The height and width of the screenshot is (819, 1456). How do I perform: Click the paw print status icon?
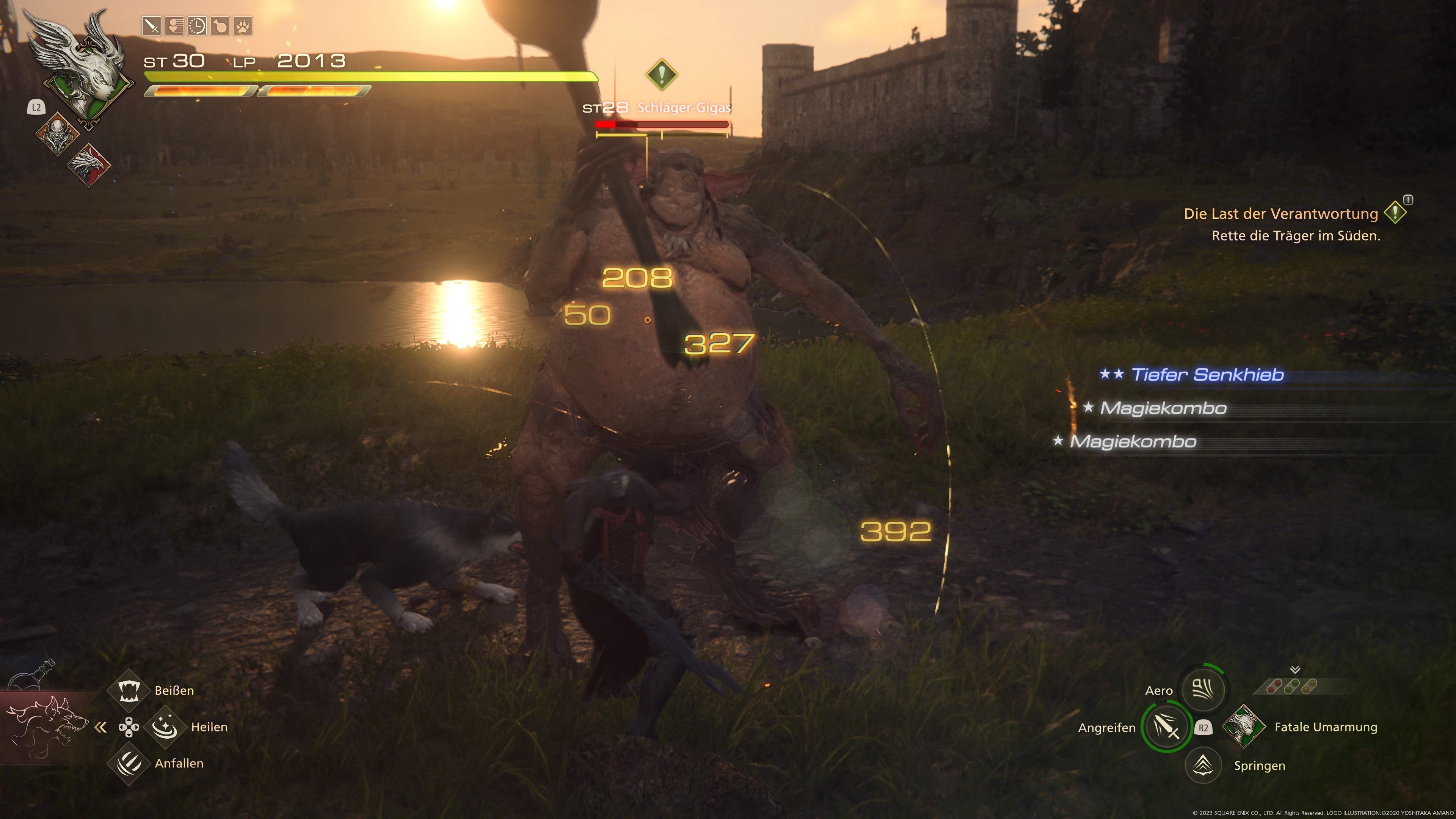(x=242, y=26)
